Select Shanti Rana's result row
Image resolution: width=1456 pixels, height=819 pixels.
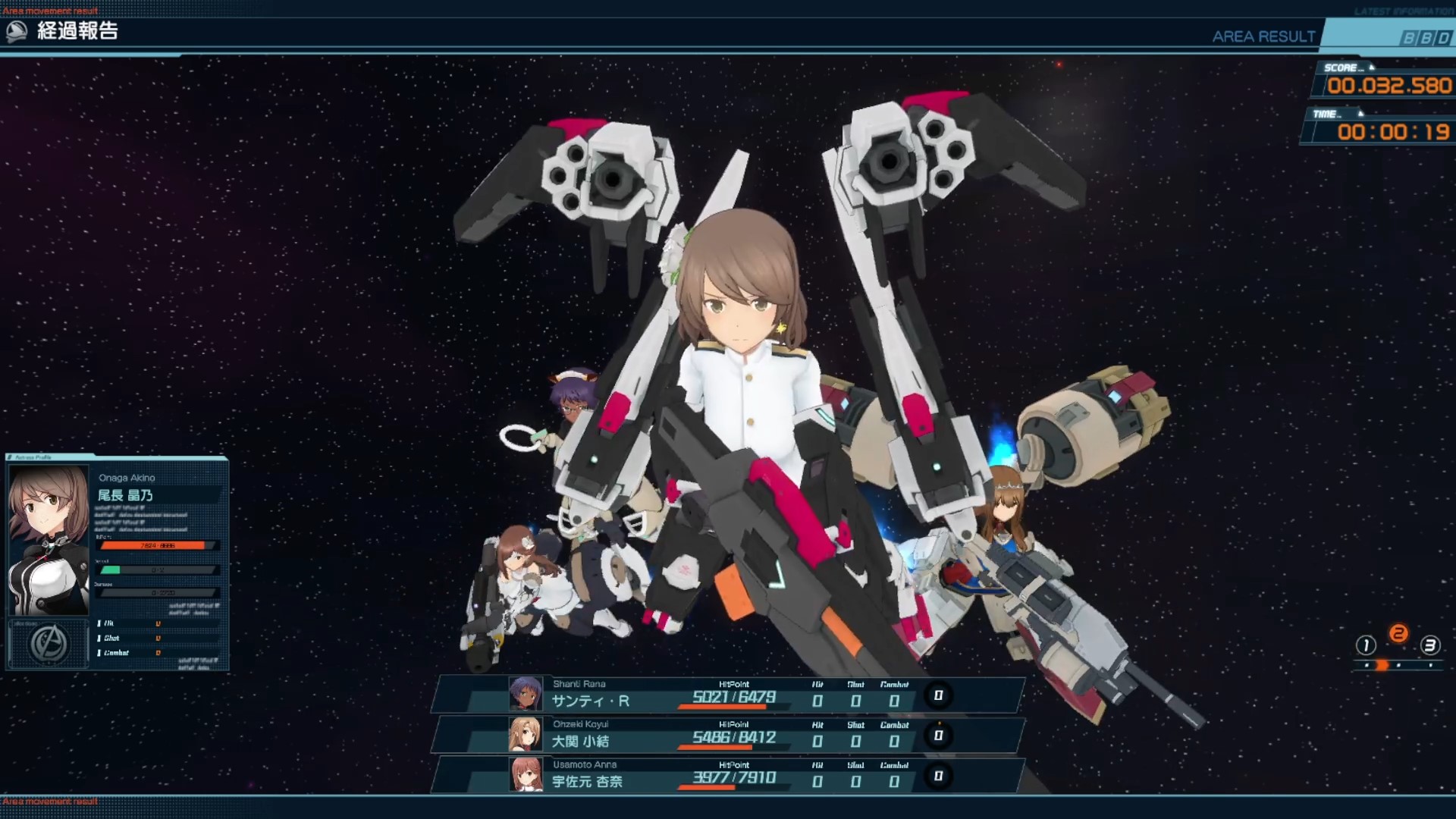(x=728, y=695)
